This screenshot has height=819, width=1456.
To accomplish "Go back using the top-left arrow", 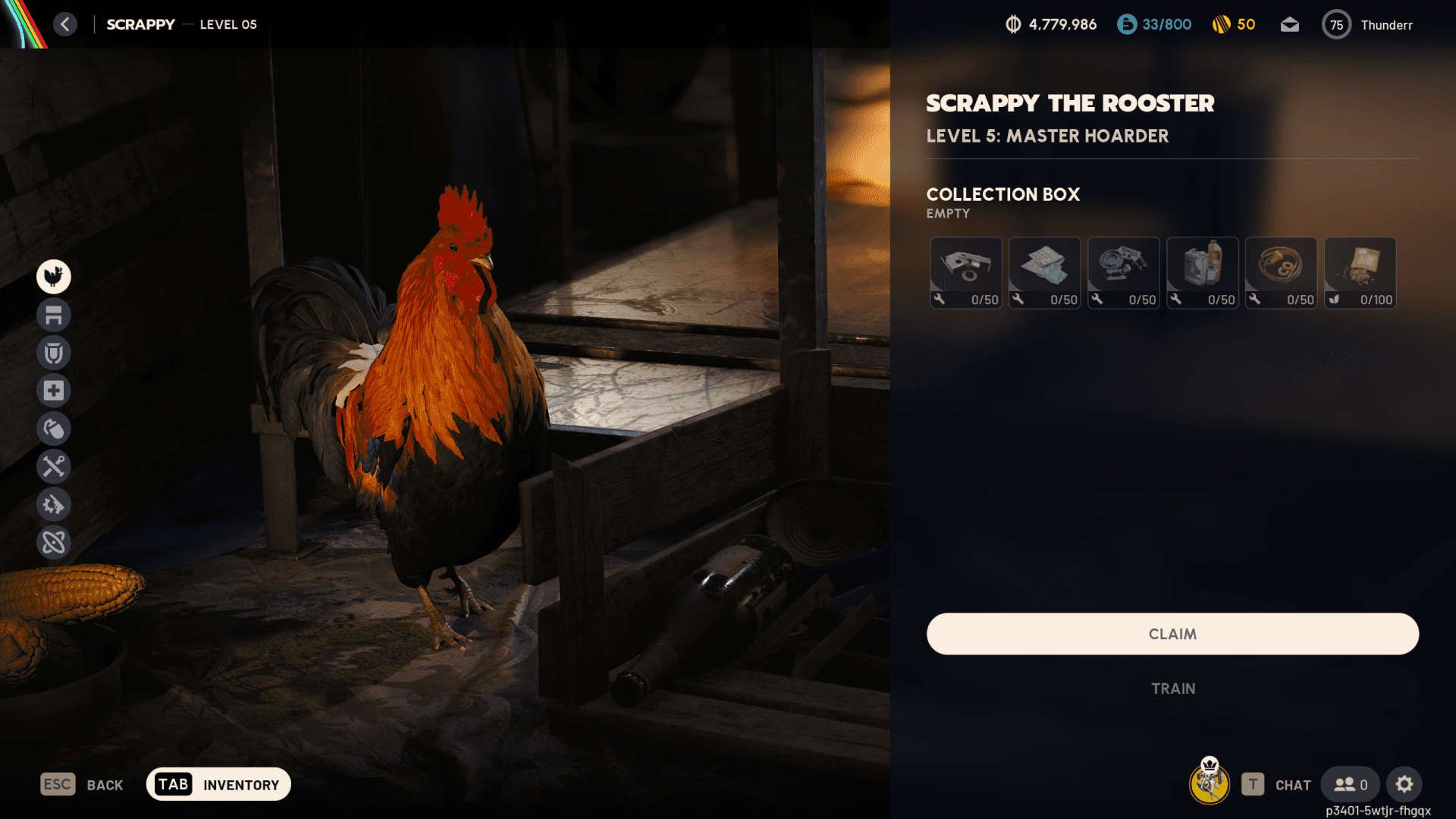I will [65, 24].
